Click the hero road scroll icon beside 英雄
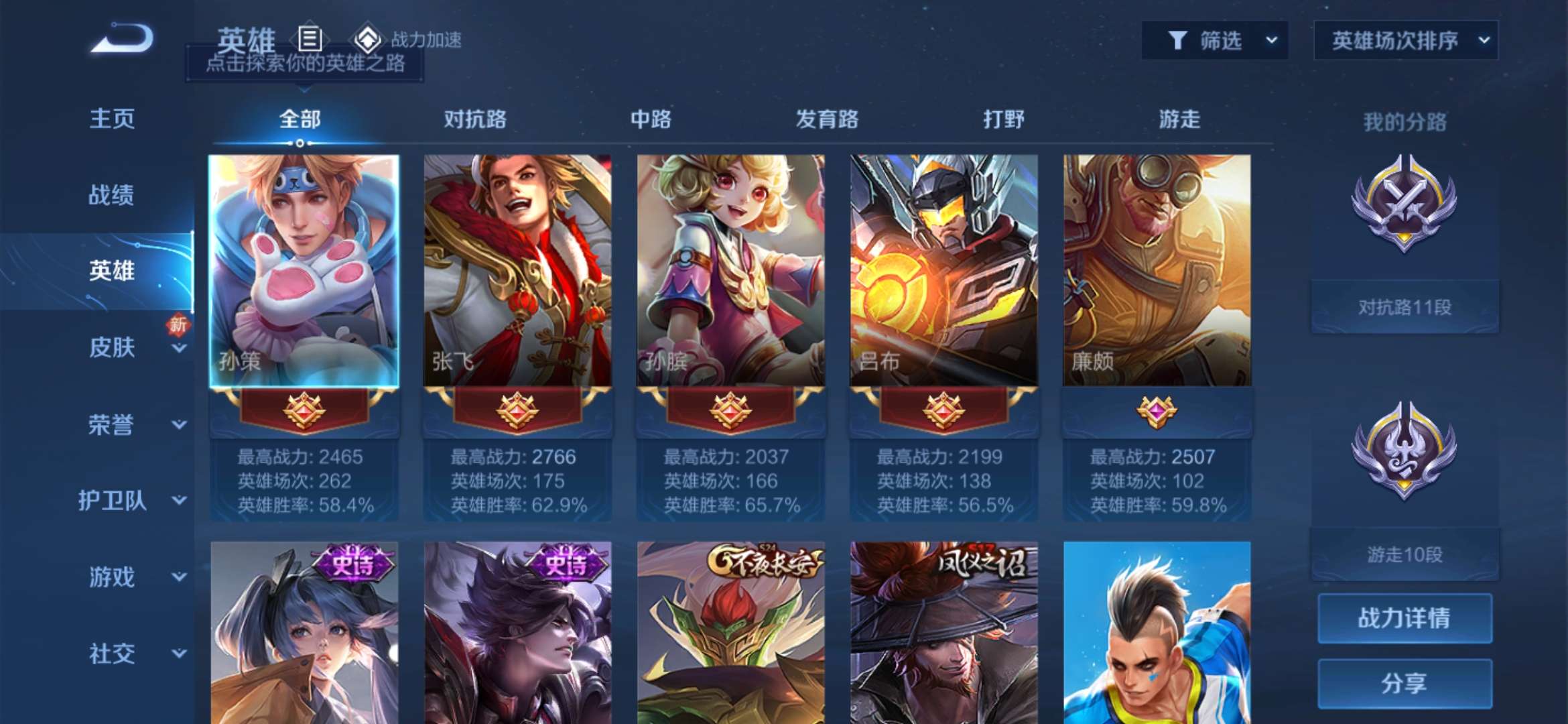The image size is (1568, 724). (x=308, y=40)
